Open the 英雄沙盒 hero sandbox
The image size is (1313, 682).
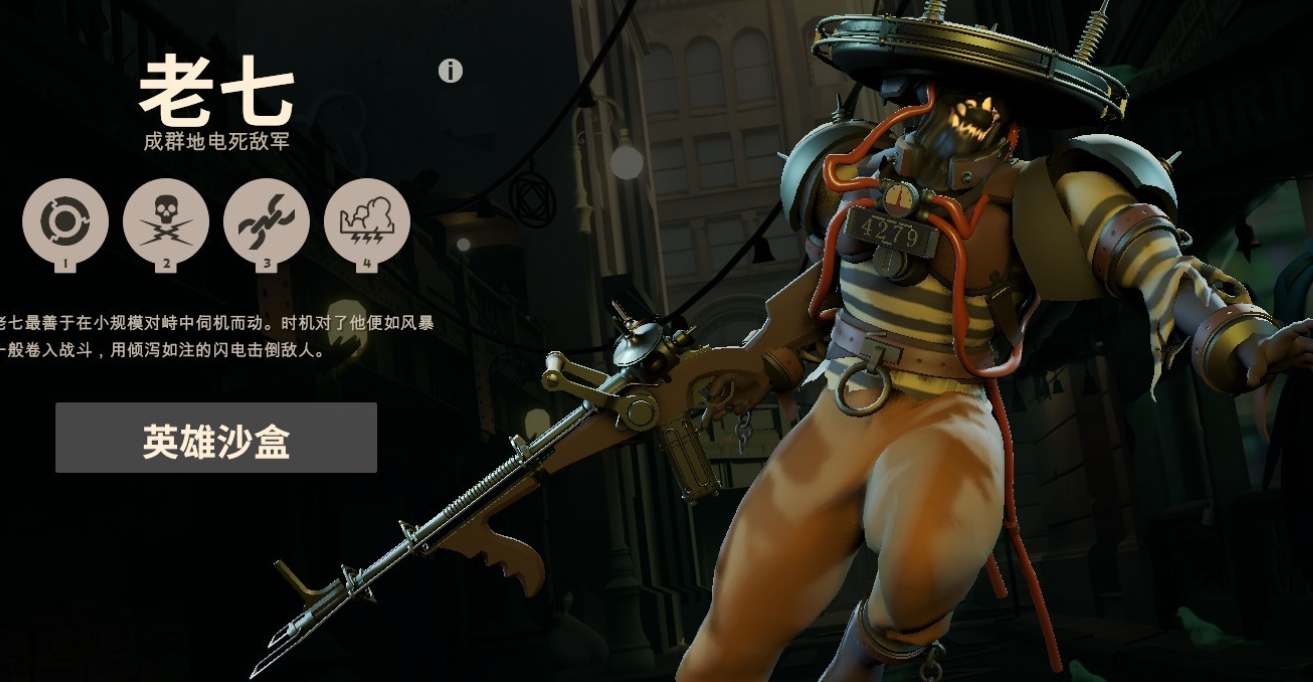pyautogui.click(x=216, y=438)
